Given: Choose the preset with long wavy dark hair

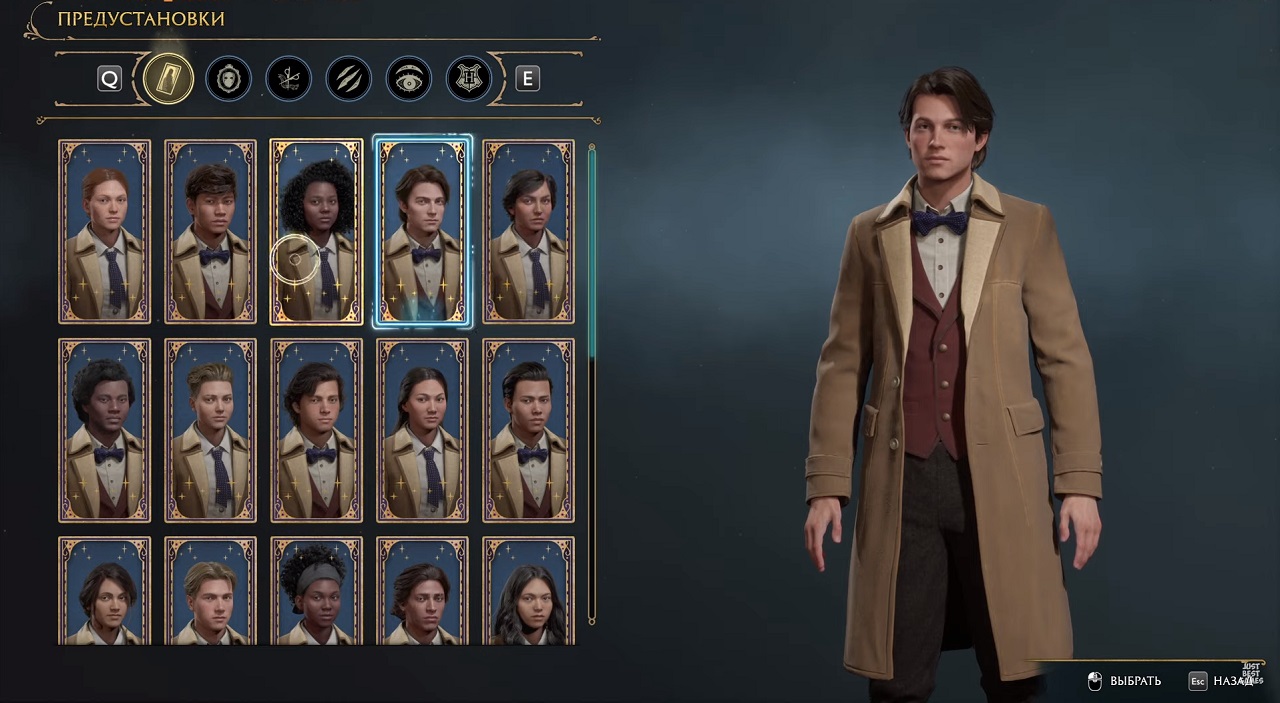Looking at the screenshot, I should point(528,592).
